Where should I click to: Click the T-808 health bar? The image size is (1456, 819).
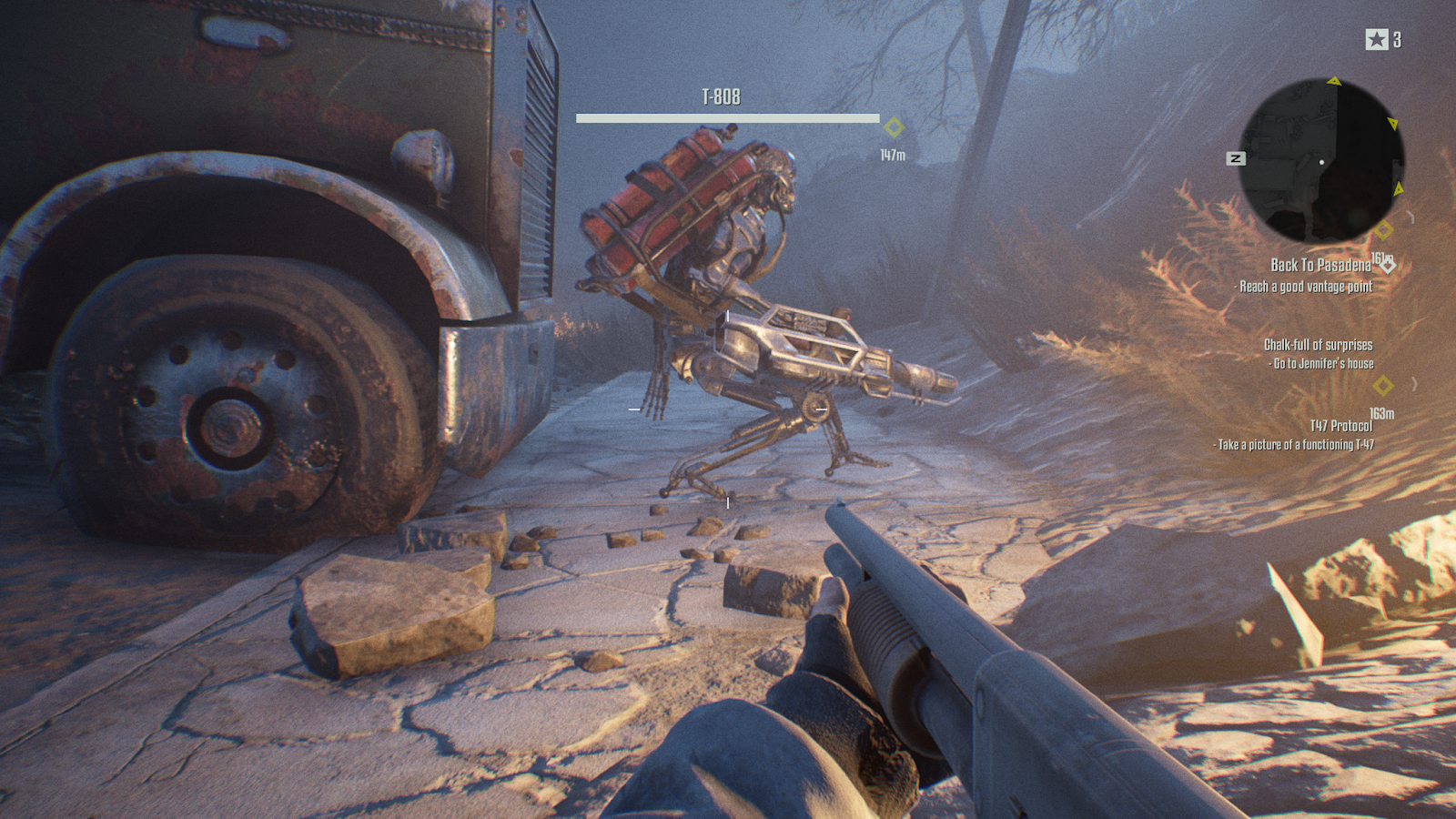[728, 117]
